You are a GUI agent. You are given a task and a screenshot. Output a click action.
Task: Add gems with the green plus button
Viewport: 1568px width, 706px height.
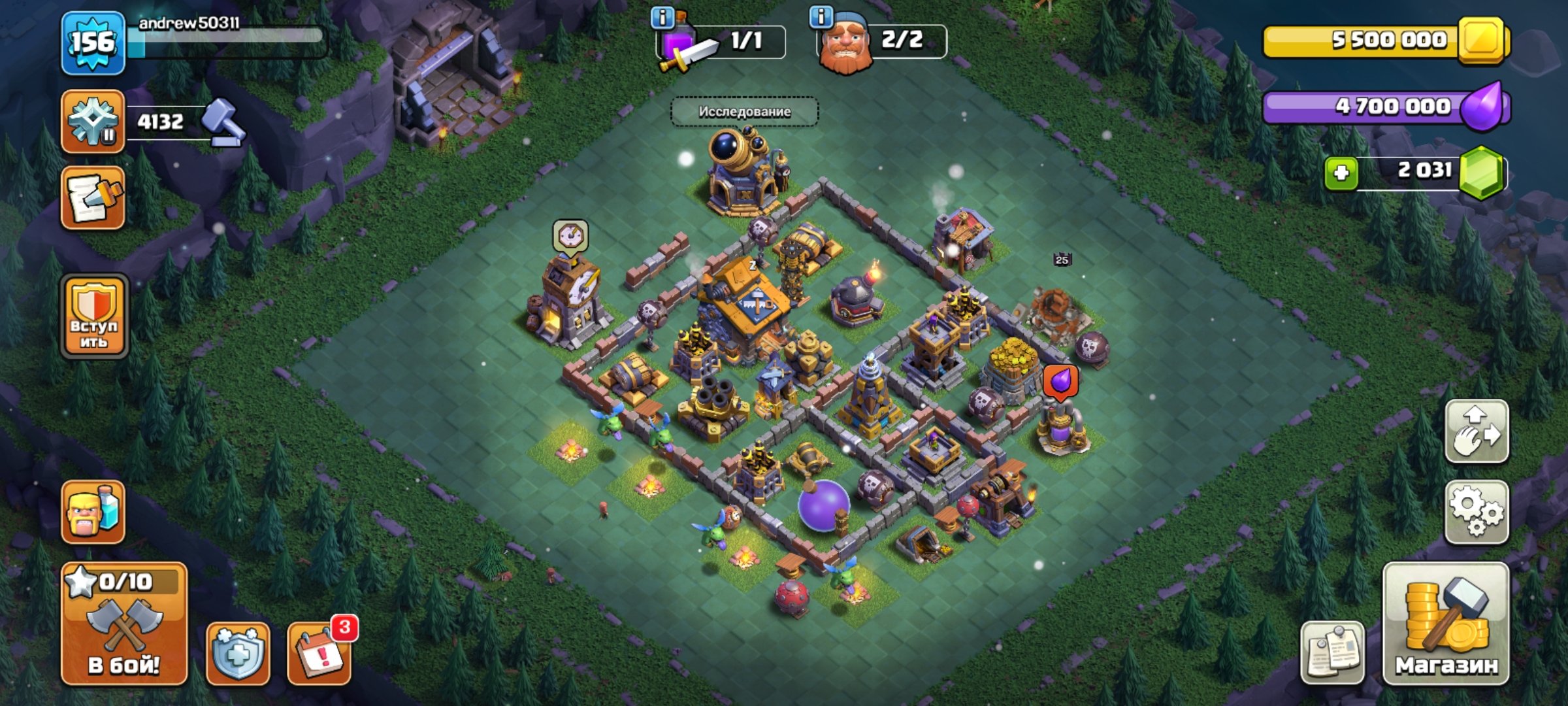(x=1341, y=173)
